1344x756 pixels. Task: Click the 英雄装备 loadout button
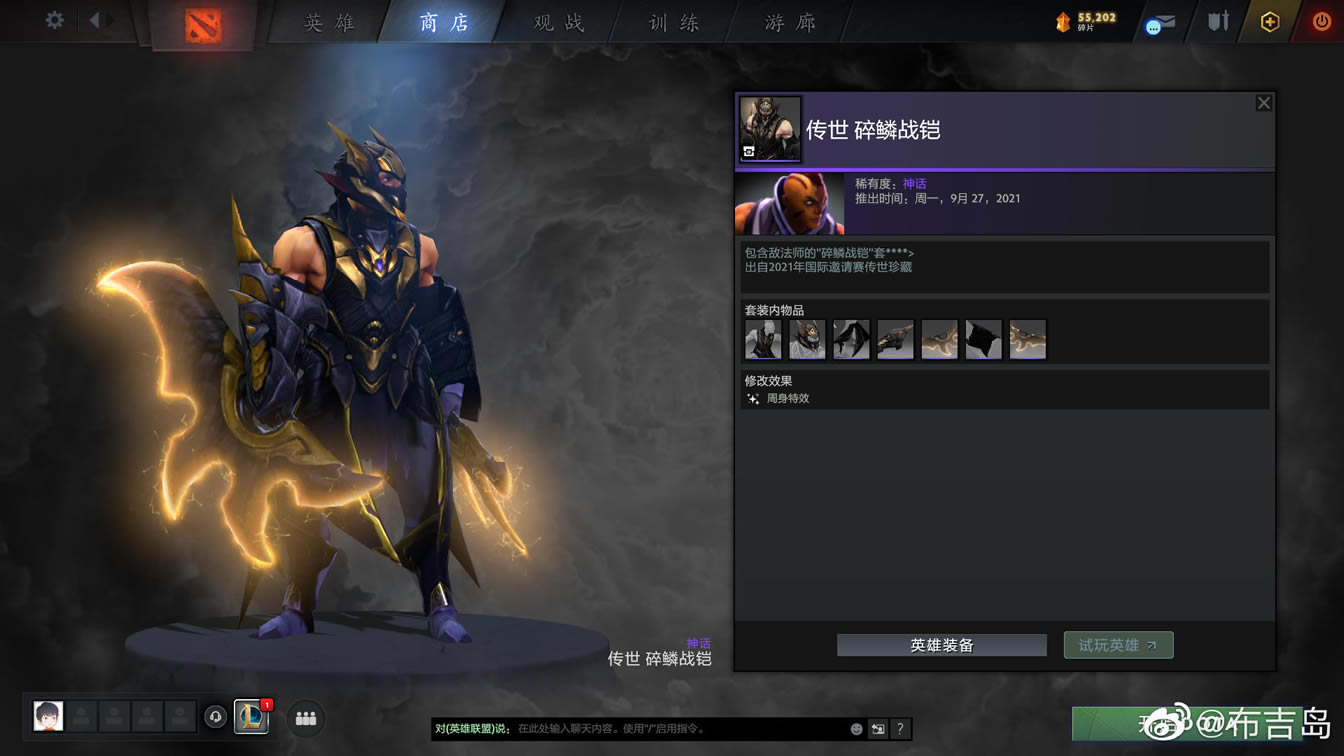tap(941, 645)
